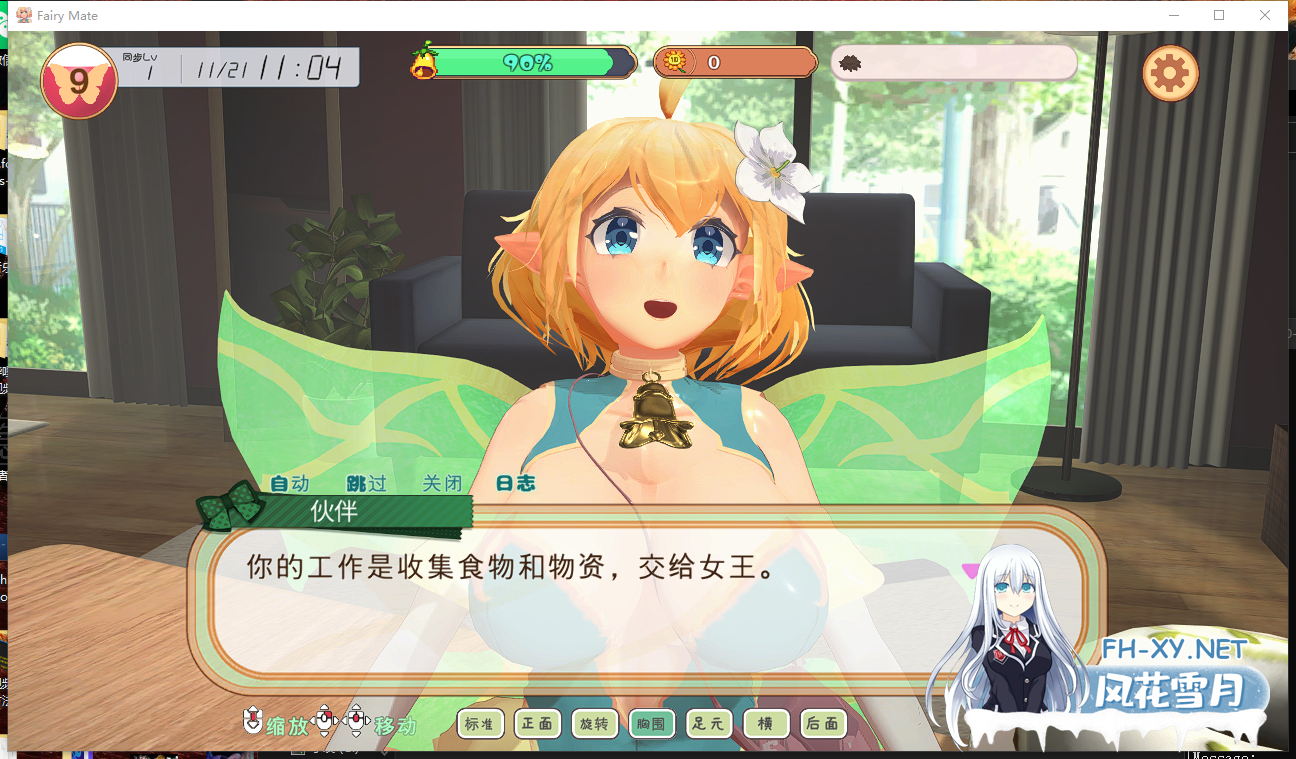Click the move d-pad beside 移动

357,723
